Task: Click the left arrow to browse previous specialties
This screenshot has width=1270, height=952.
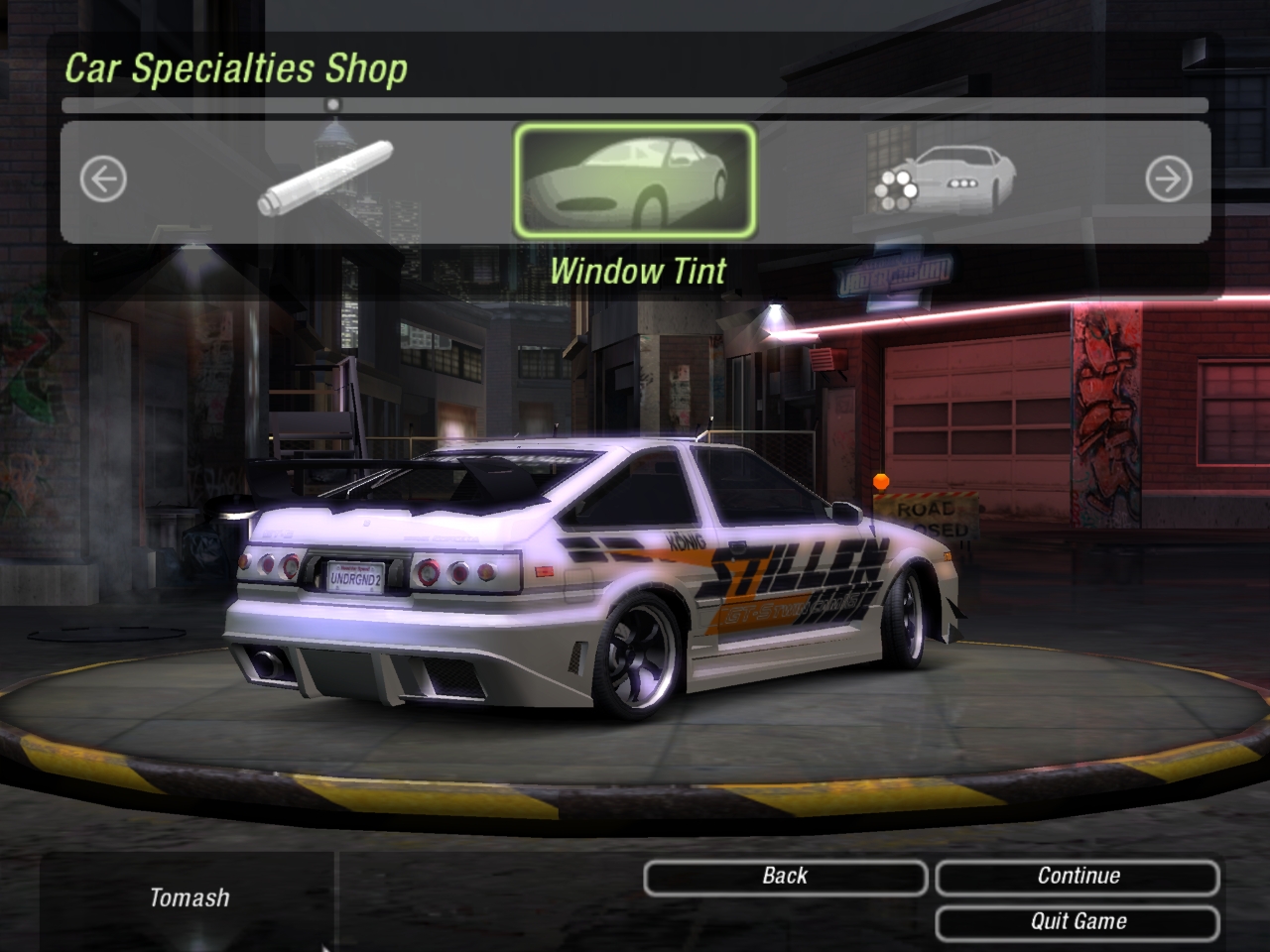Action: click(103, 180)
